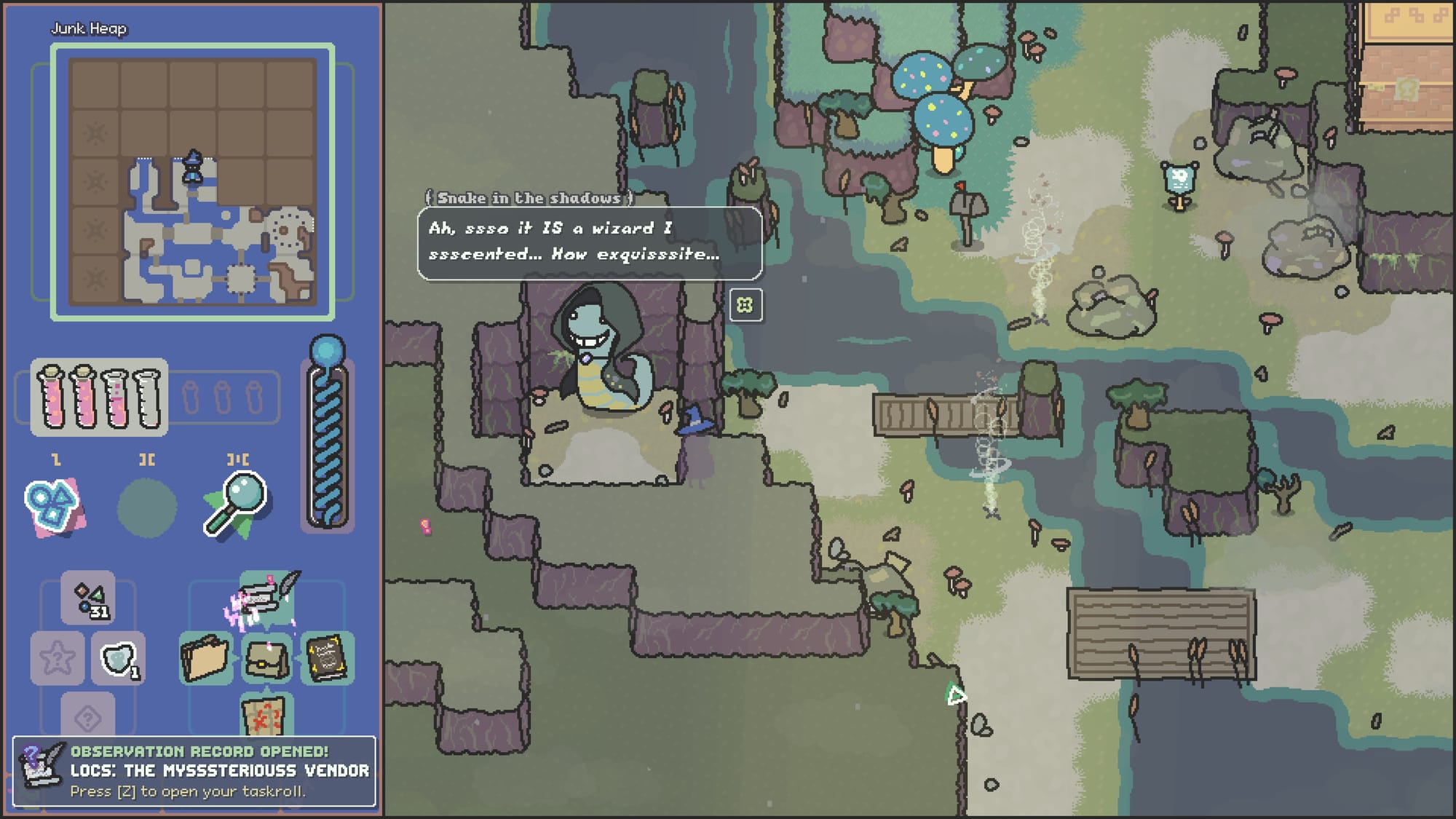Click the Observation Record Opened notification
1456x819 pixels.
194,771
